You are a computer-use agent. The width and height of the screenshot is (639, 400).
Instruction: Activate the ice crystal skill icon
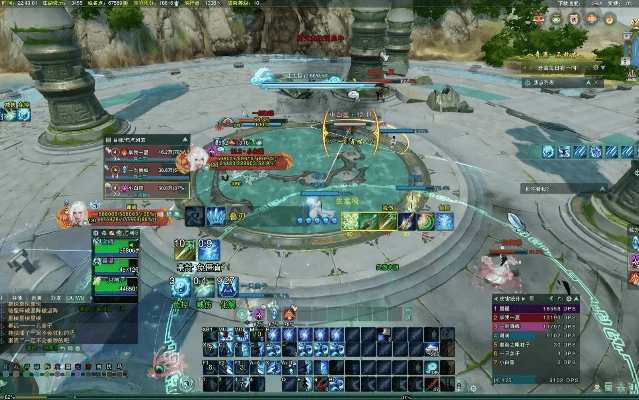coord(217,215)
